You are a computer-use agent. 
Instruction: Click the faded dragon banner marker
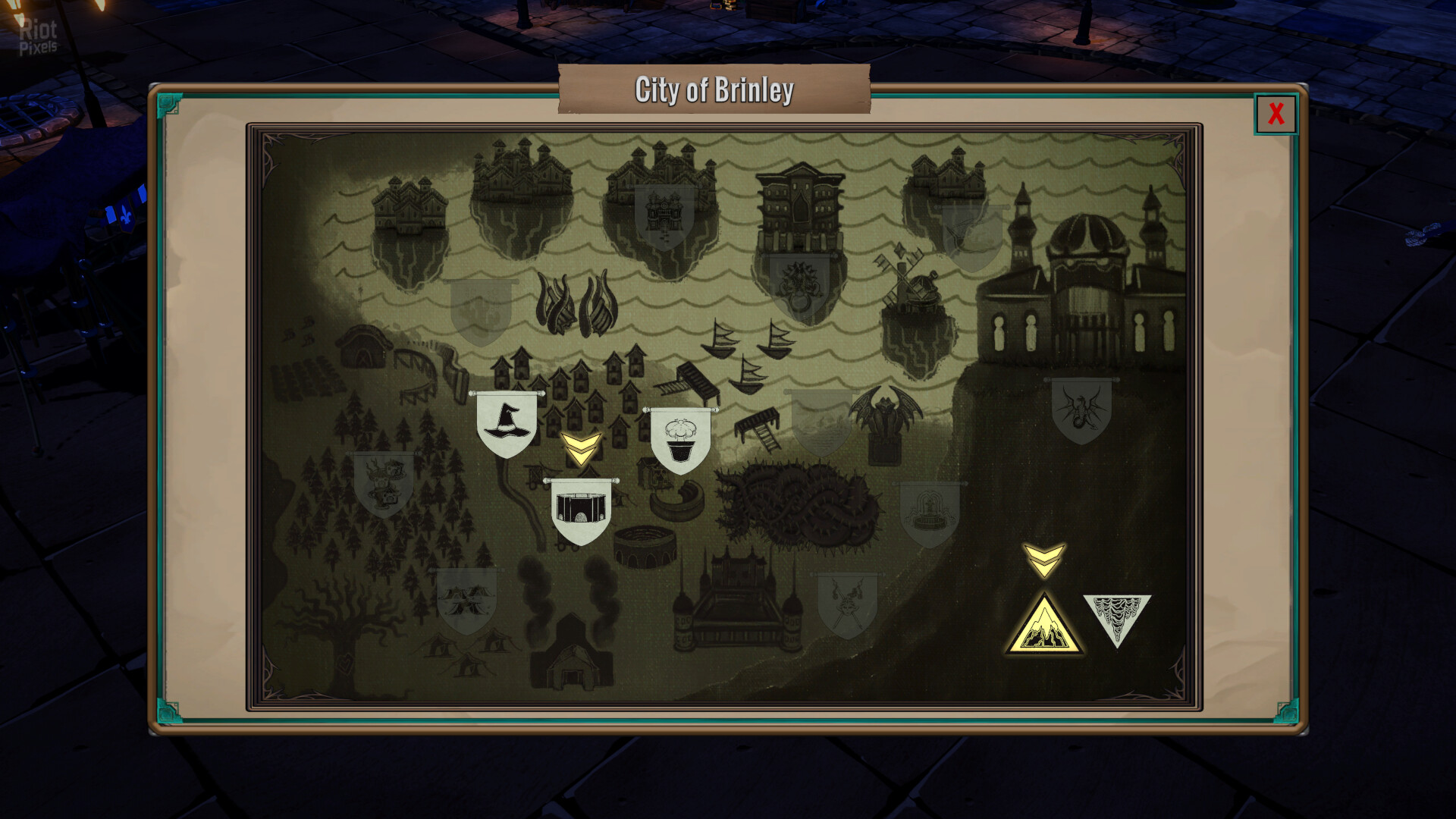(x=1081, y=409)
